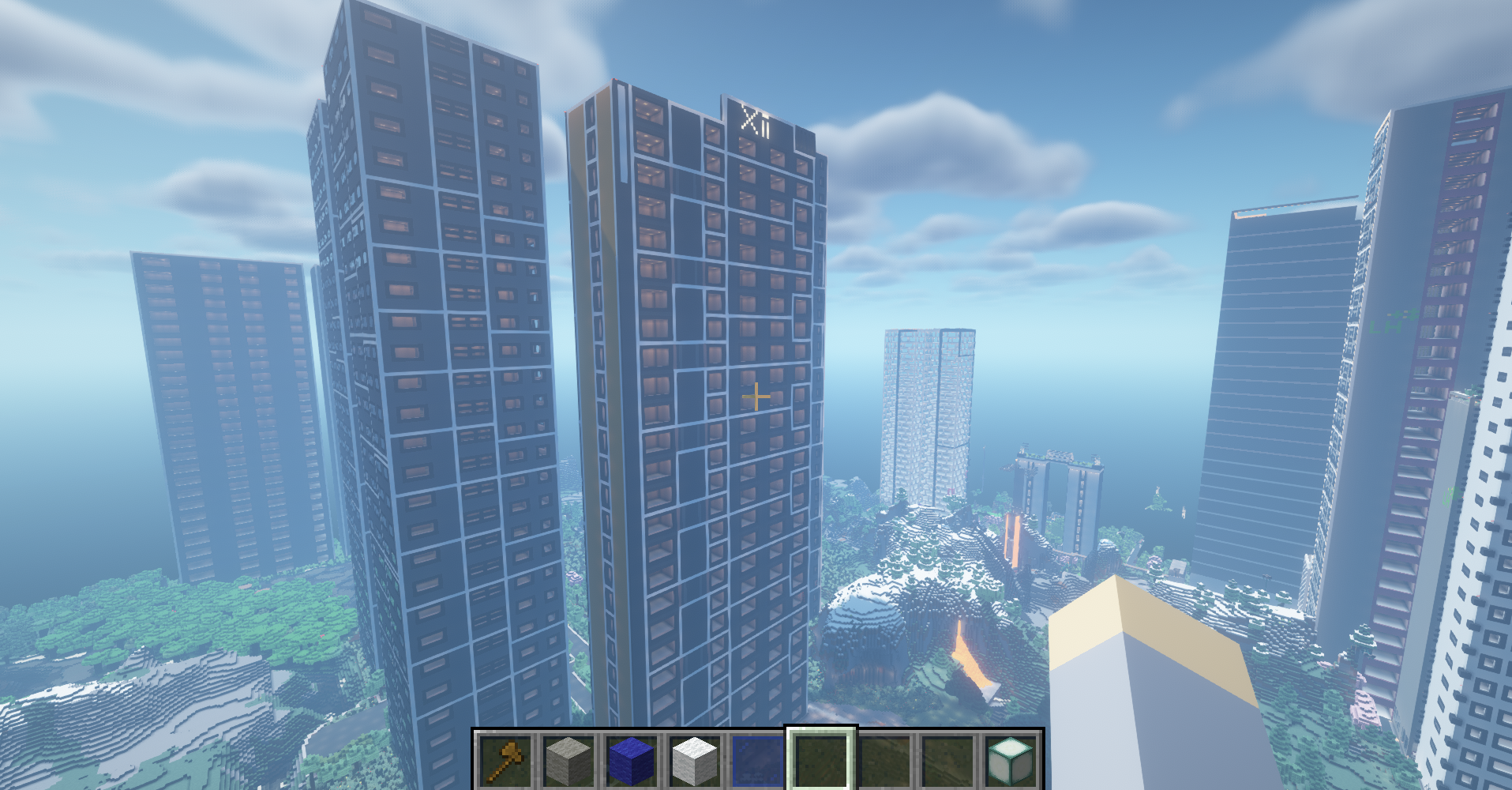Select the blue stained glass pane slot
Screen dimensions: 1512x790
point(758,760)
